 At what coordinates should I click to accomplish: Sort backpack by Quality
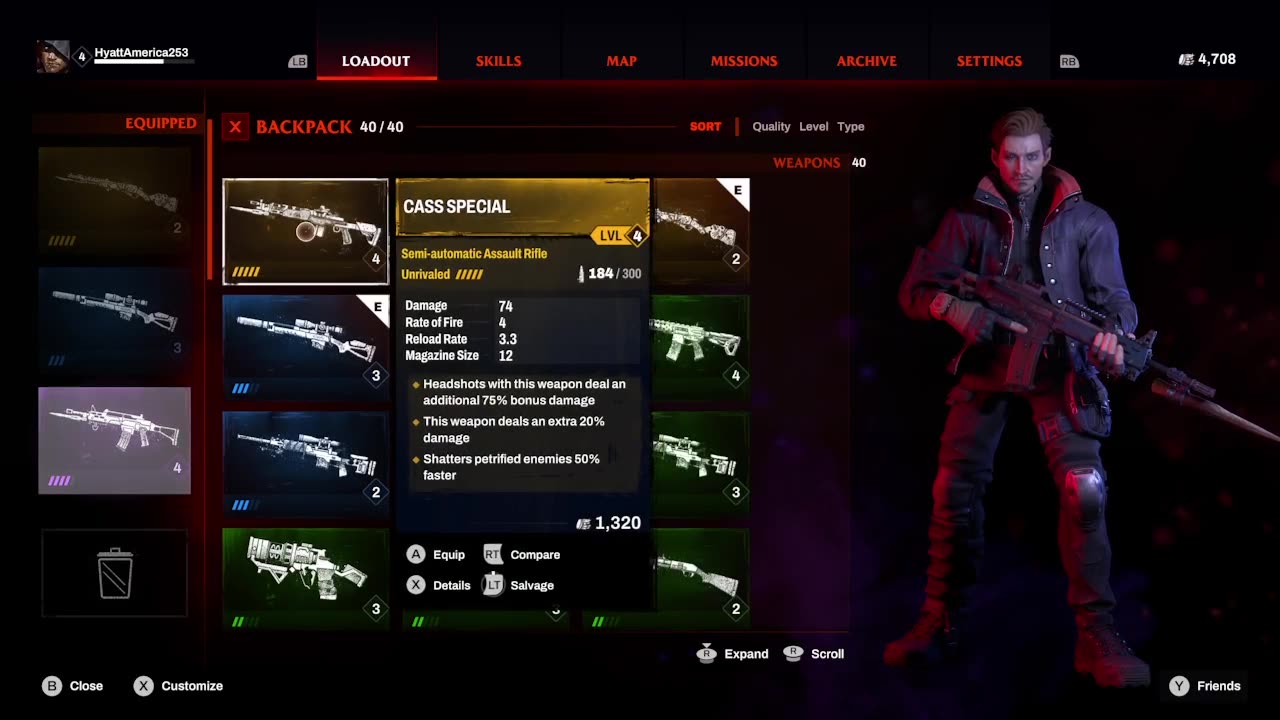coord(771,127)
